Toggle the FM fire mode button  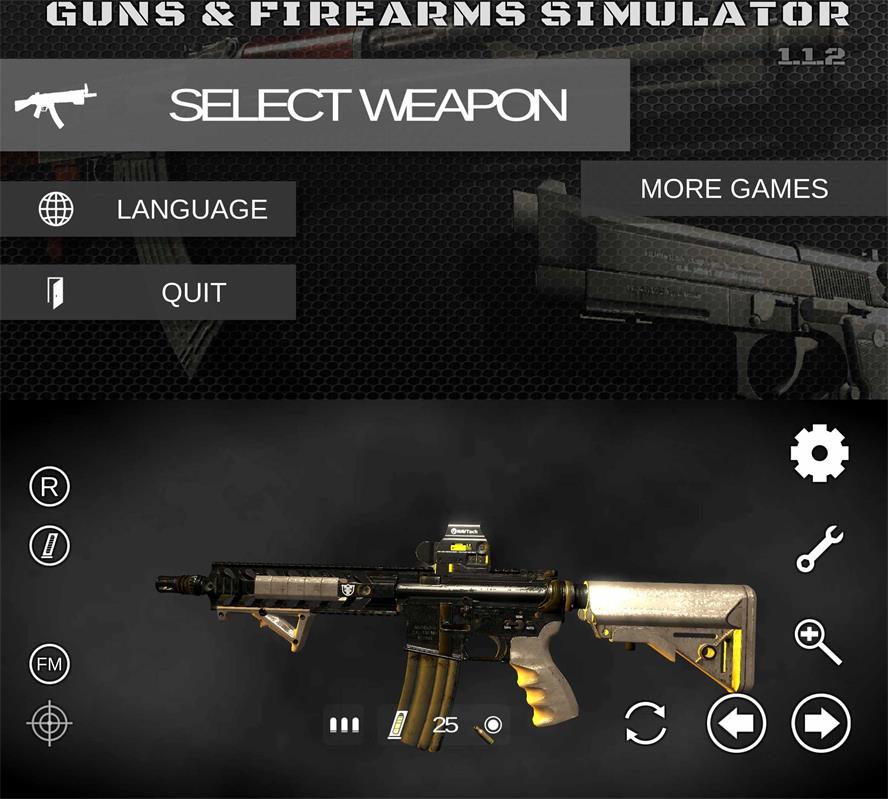point(50,664)
